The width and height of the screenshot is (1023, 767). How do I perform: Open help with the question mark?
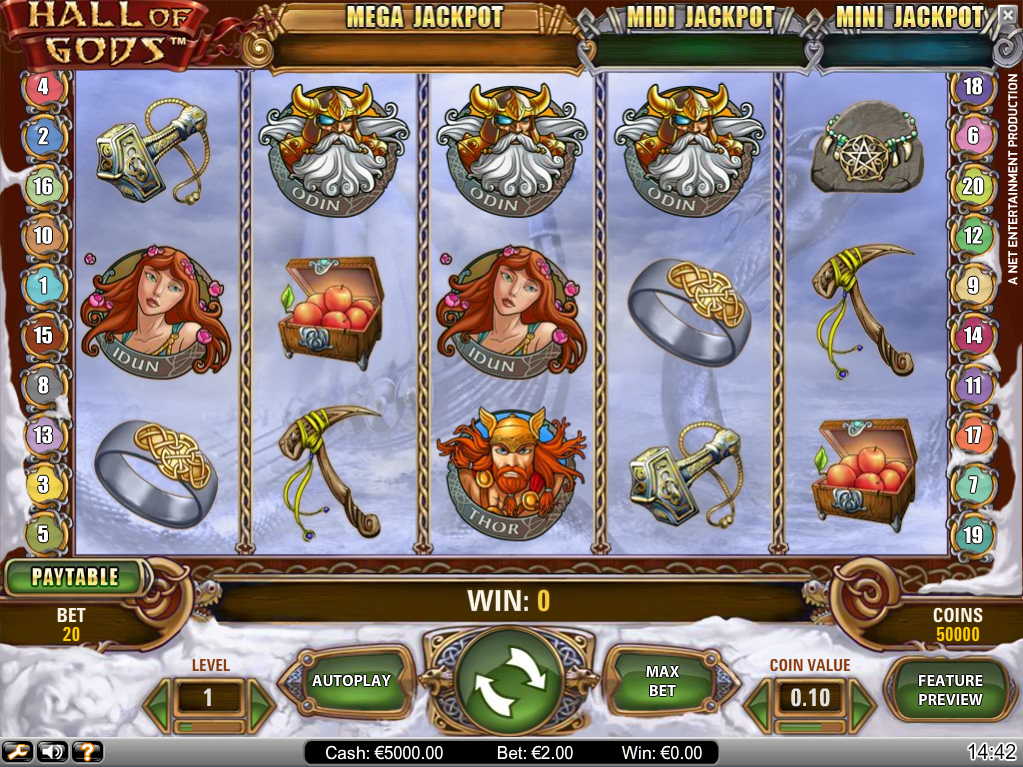click(87, 752)
